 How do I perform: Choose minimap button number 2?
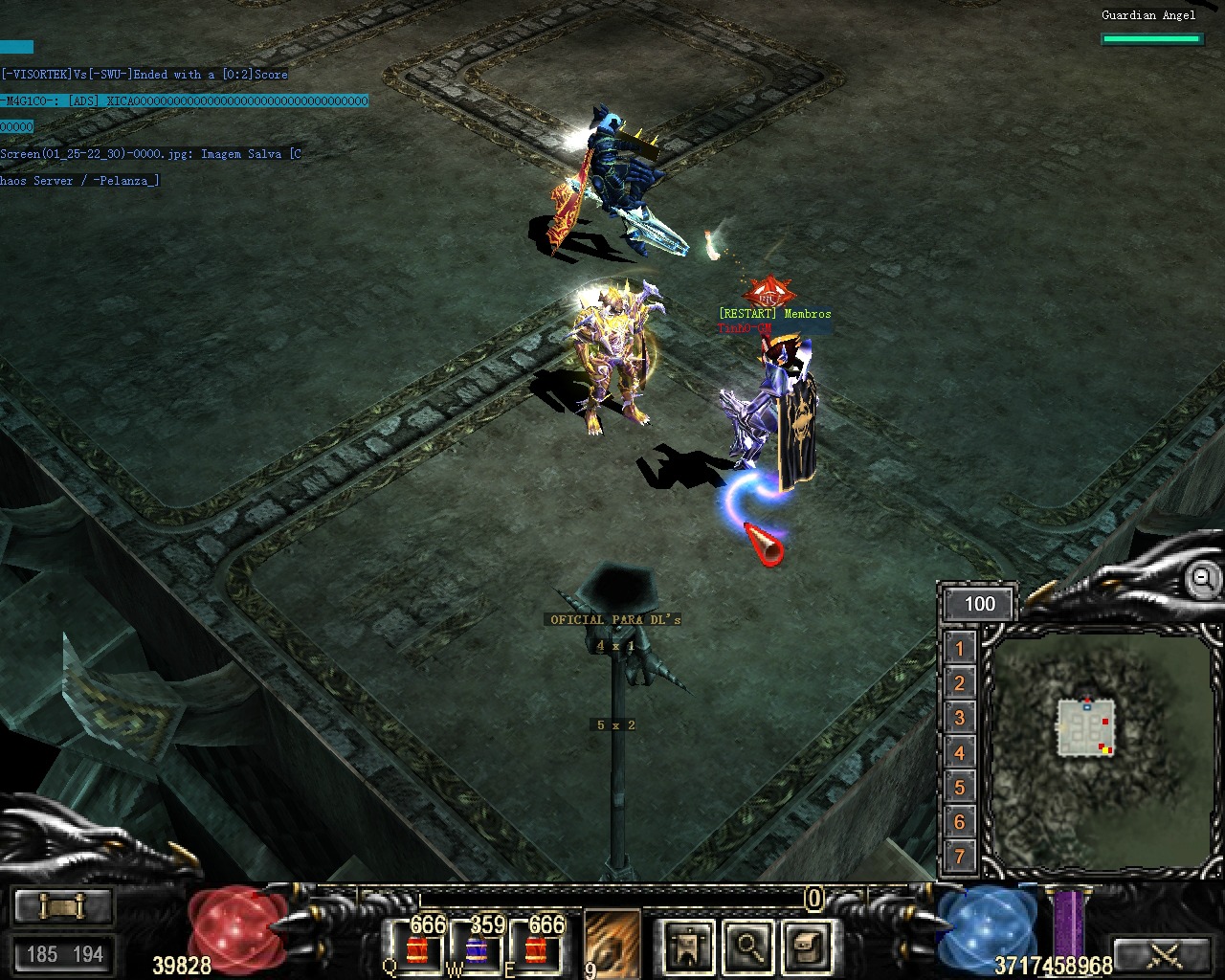tap(960, 683)
